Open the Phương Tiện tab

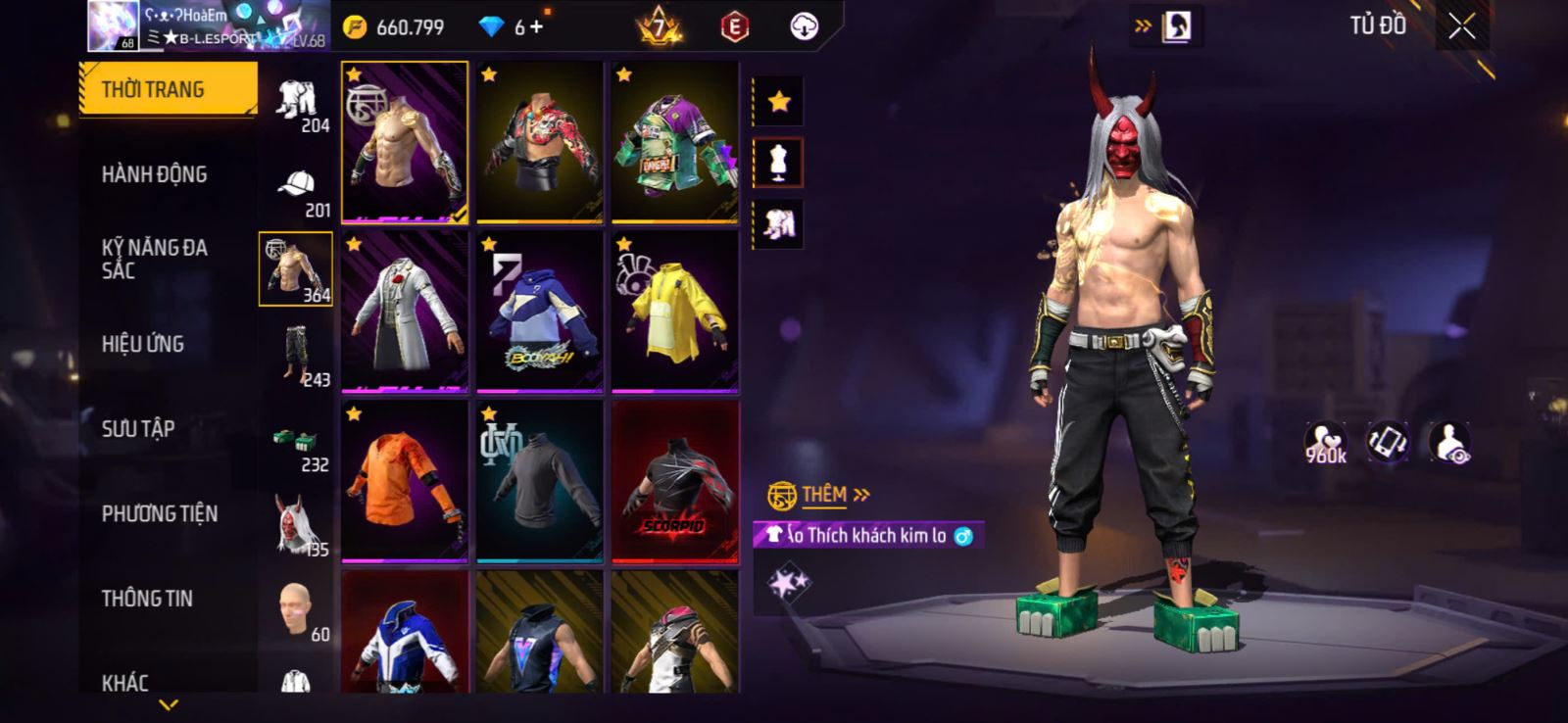click(x=160, y=513)
